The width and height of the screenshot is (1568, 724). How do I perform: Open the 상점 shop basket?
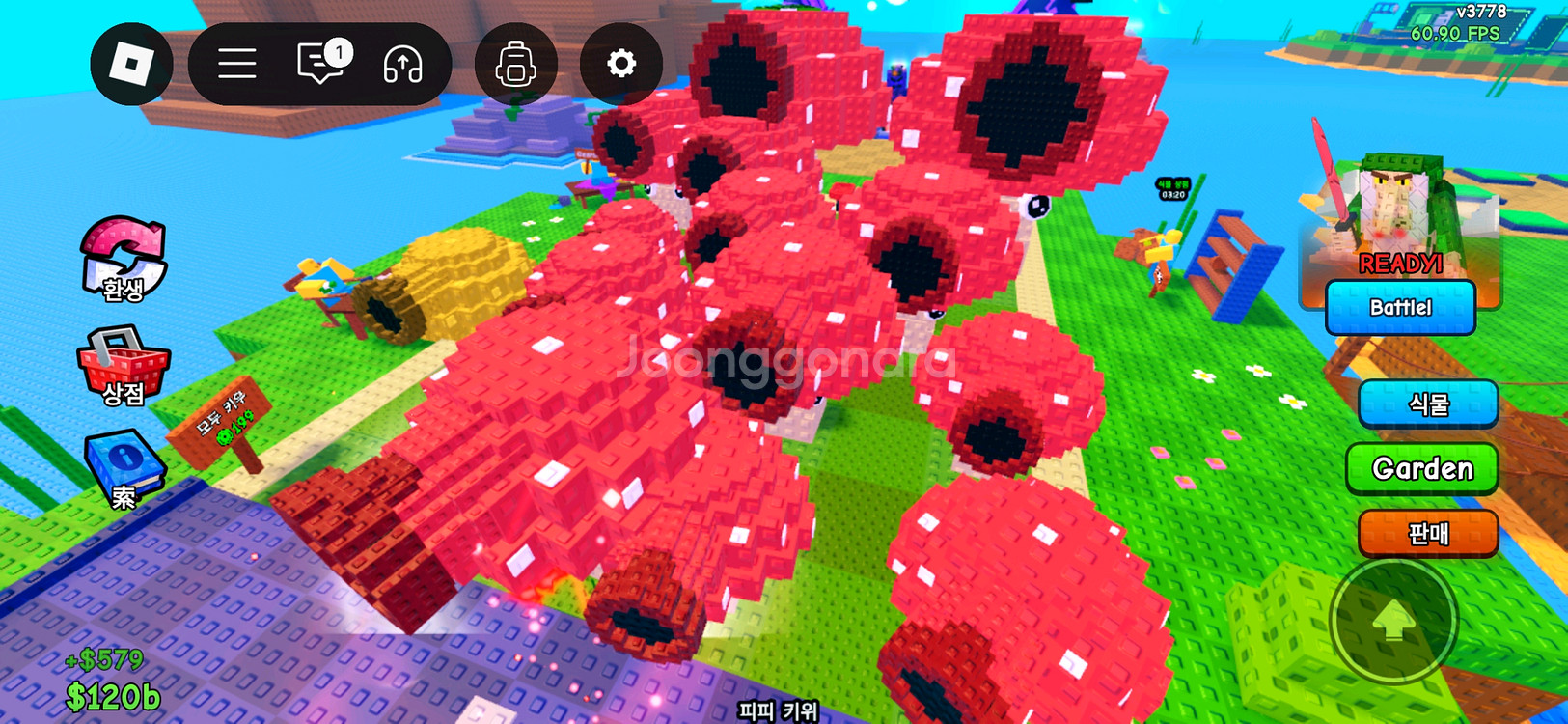(x=124, y=367)
